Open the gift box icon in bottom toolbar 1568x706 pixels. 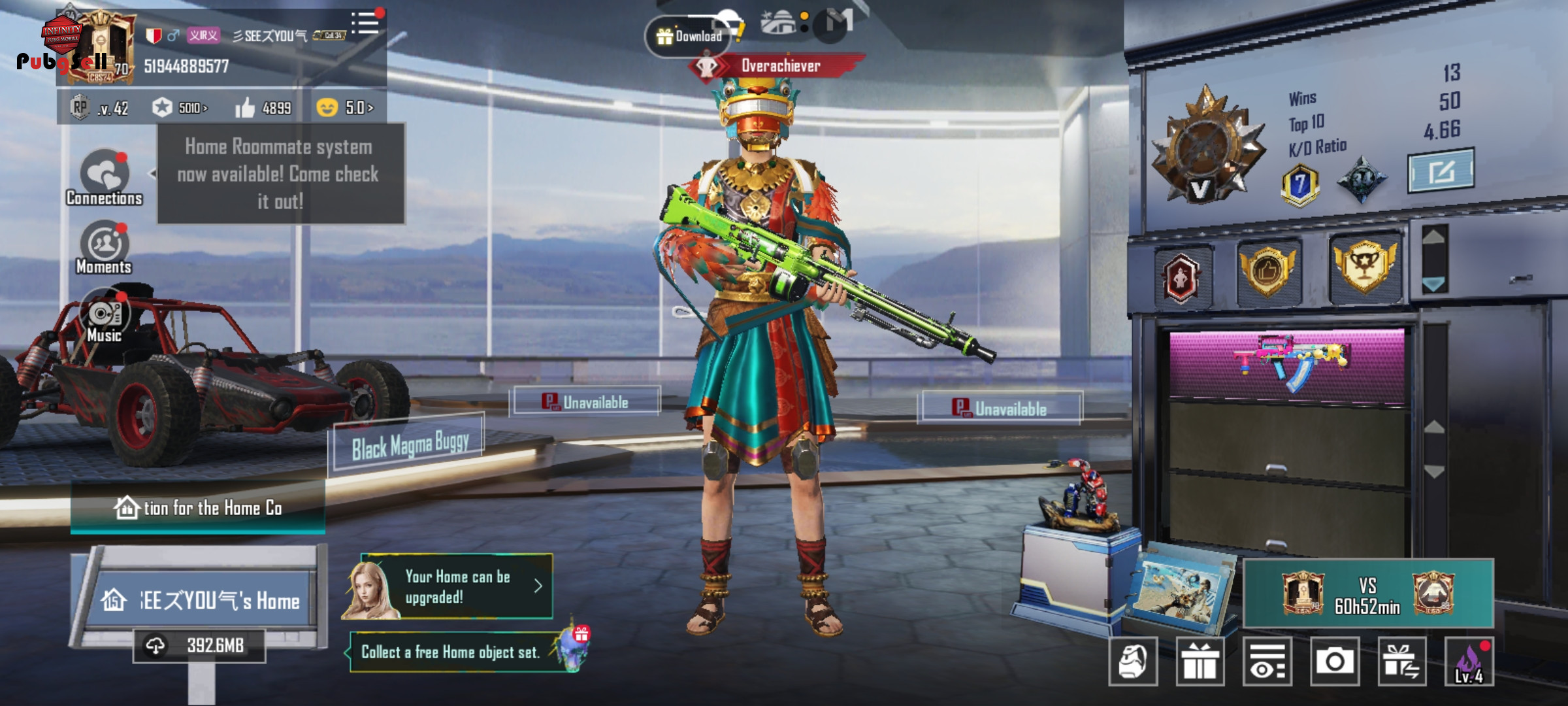pyautogui.click(x=1200, y=662)
